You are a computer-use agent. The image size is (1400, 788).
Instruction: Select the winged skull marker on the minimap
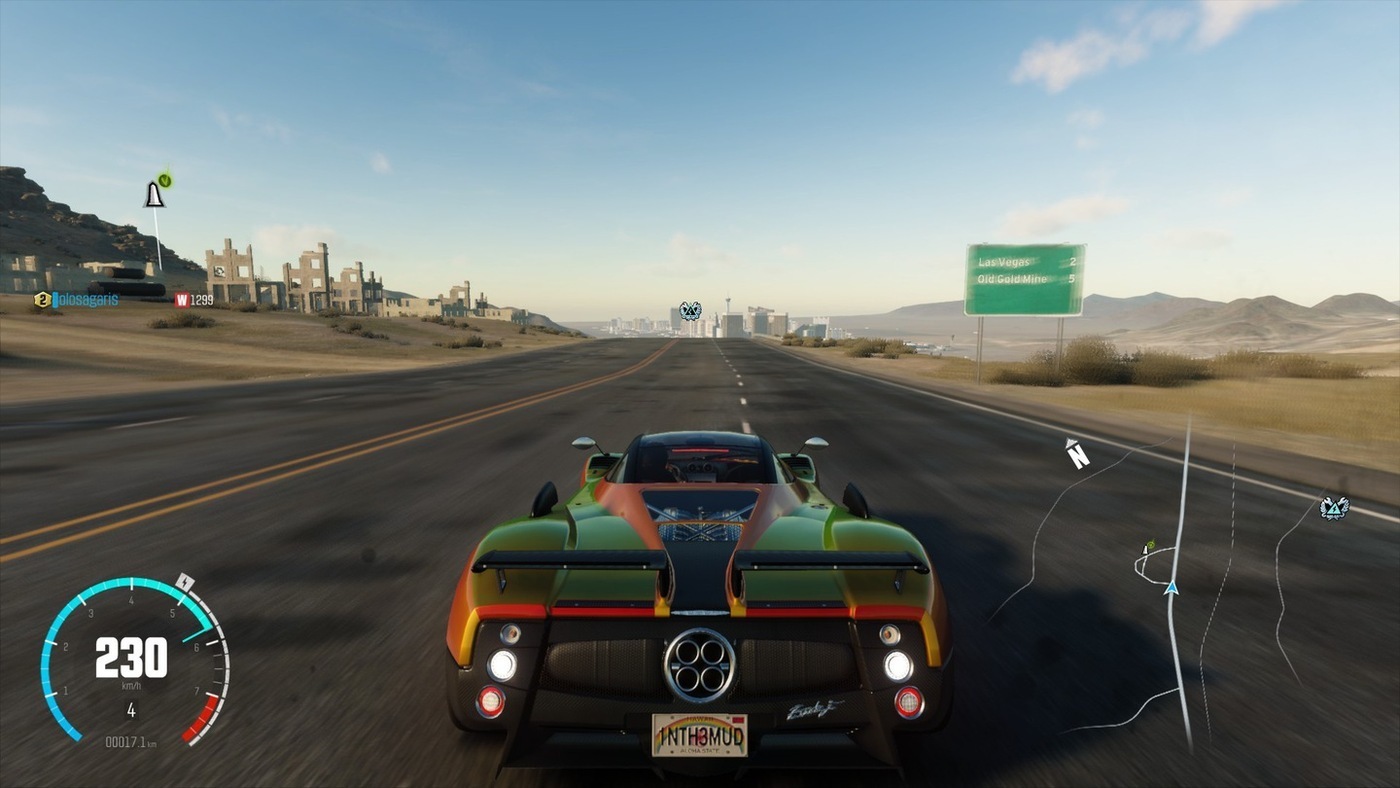click(x=1333, y=508)
